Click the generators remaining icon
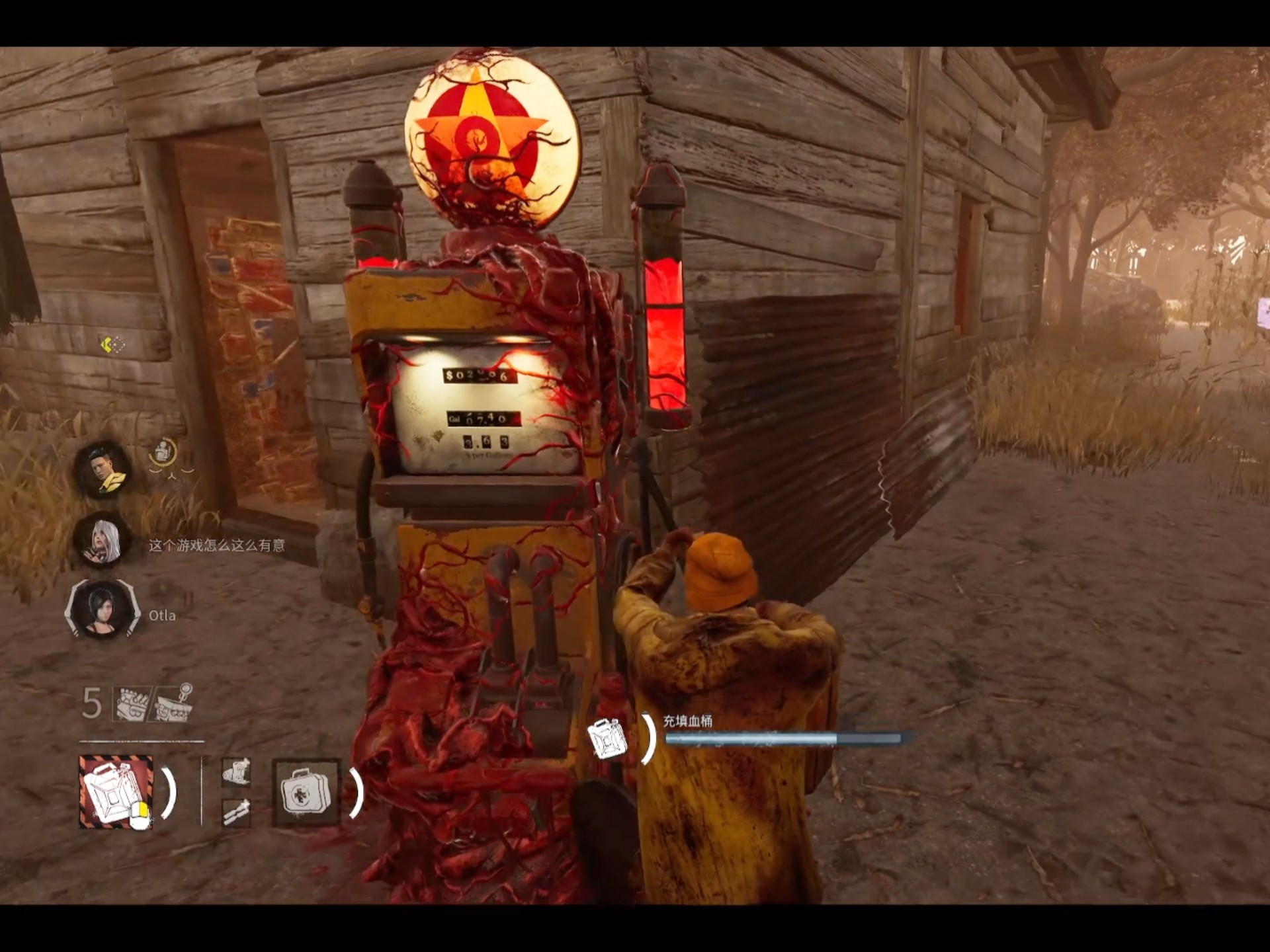This screenshot has height=952, width=1270. tap(133, 703)
